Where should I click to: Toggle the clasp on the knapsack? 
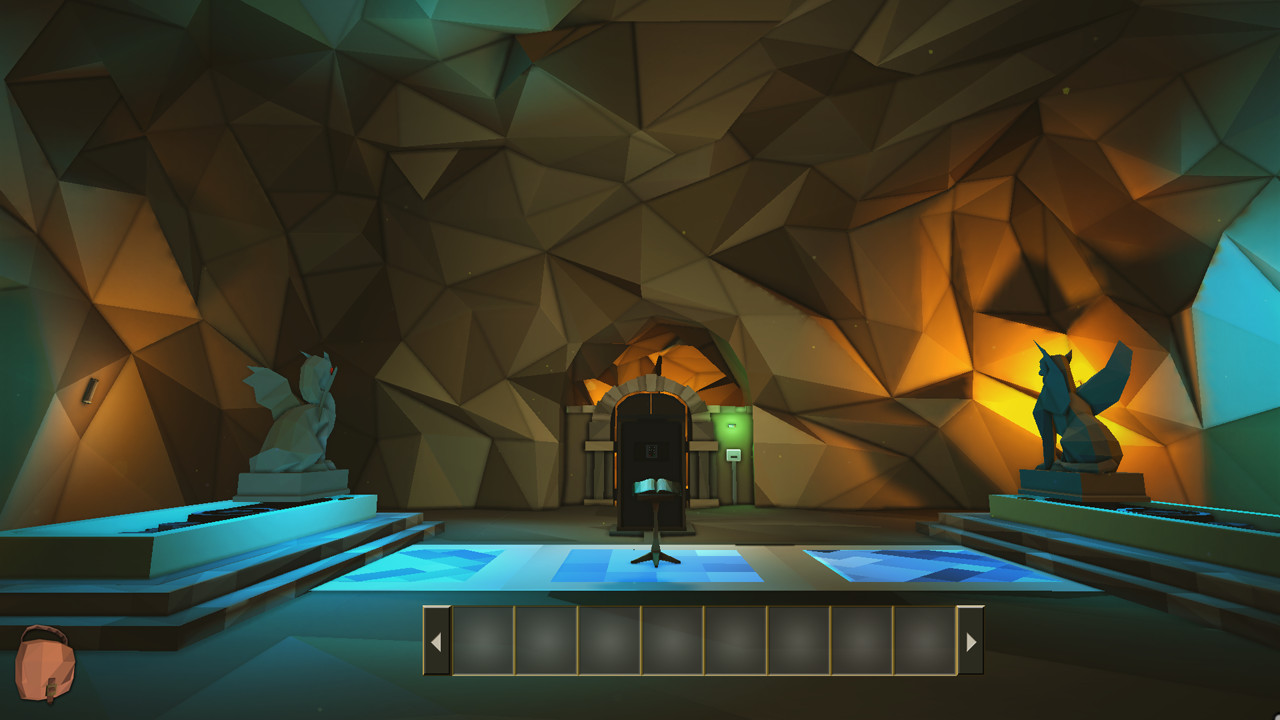point(51,688)
